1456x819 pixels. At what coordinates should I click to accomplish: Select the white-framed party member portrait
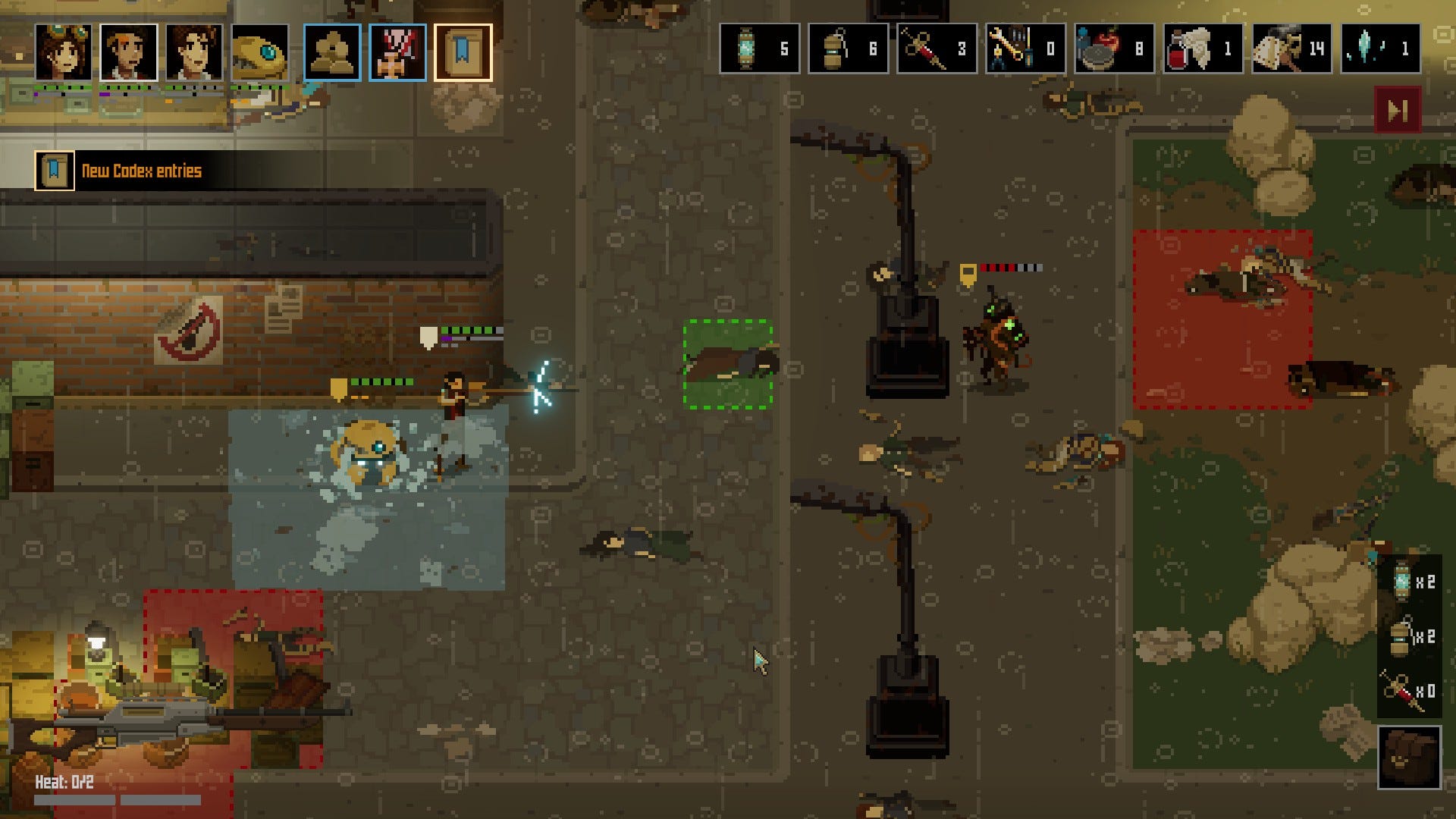[x=129, y=52]
